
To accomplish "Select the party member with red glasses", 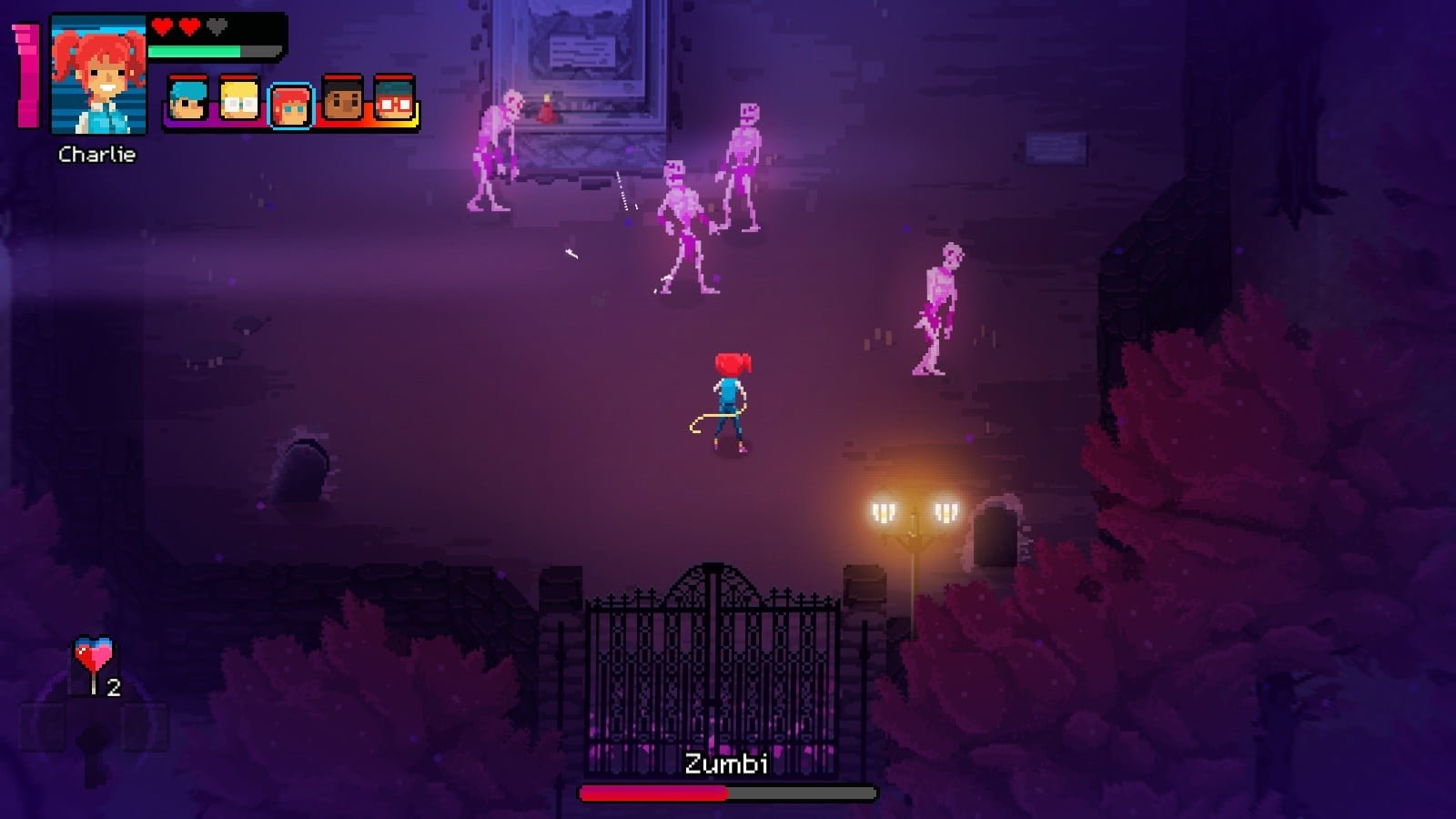I will (394, 100).
